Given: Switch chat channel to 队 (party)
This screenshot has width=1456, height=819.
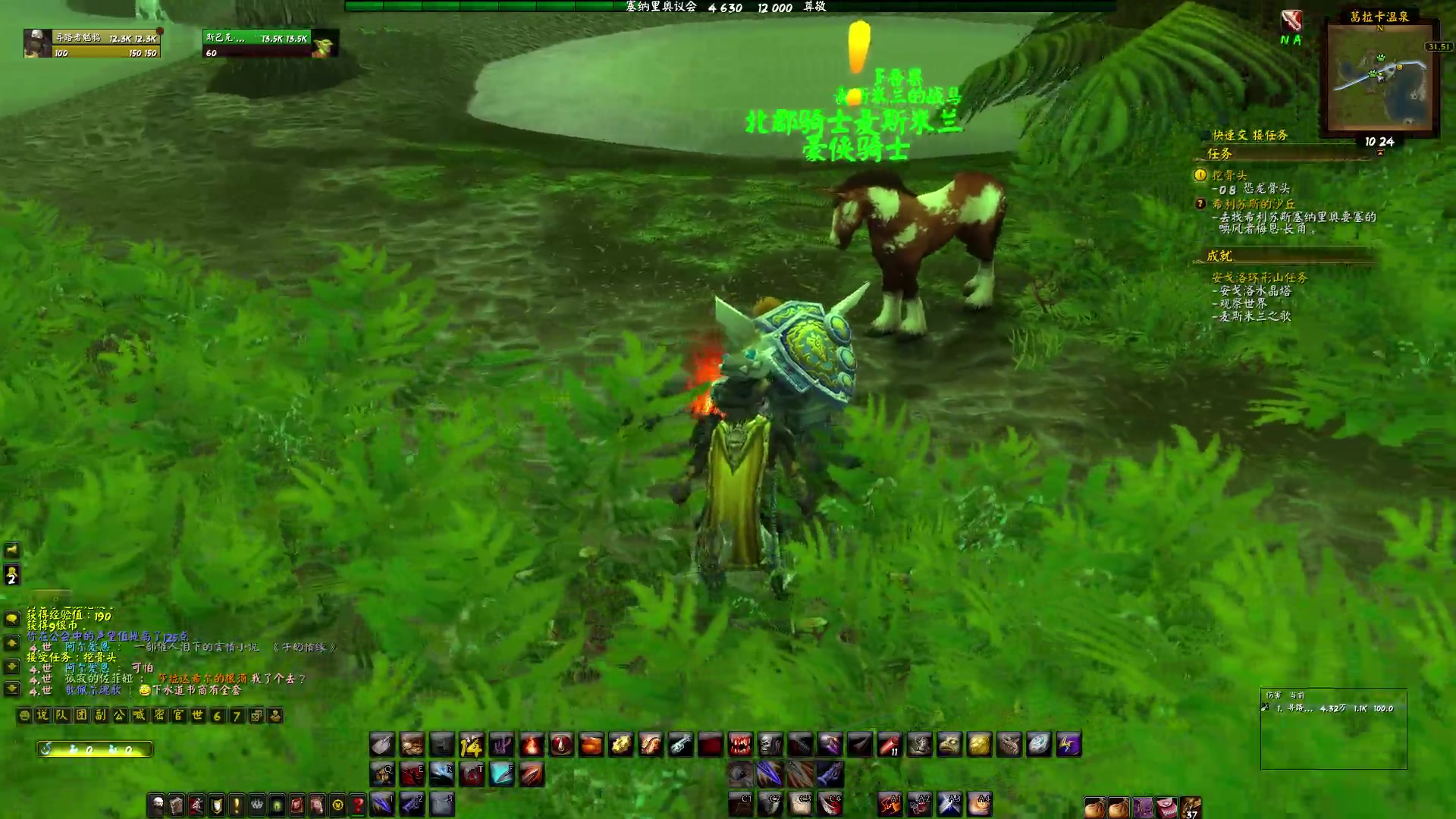Looking at the screenshot, I should tap(62, 715).
